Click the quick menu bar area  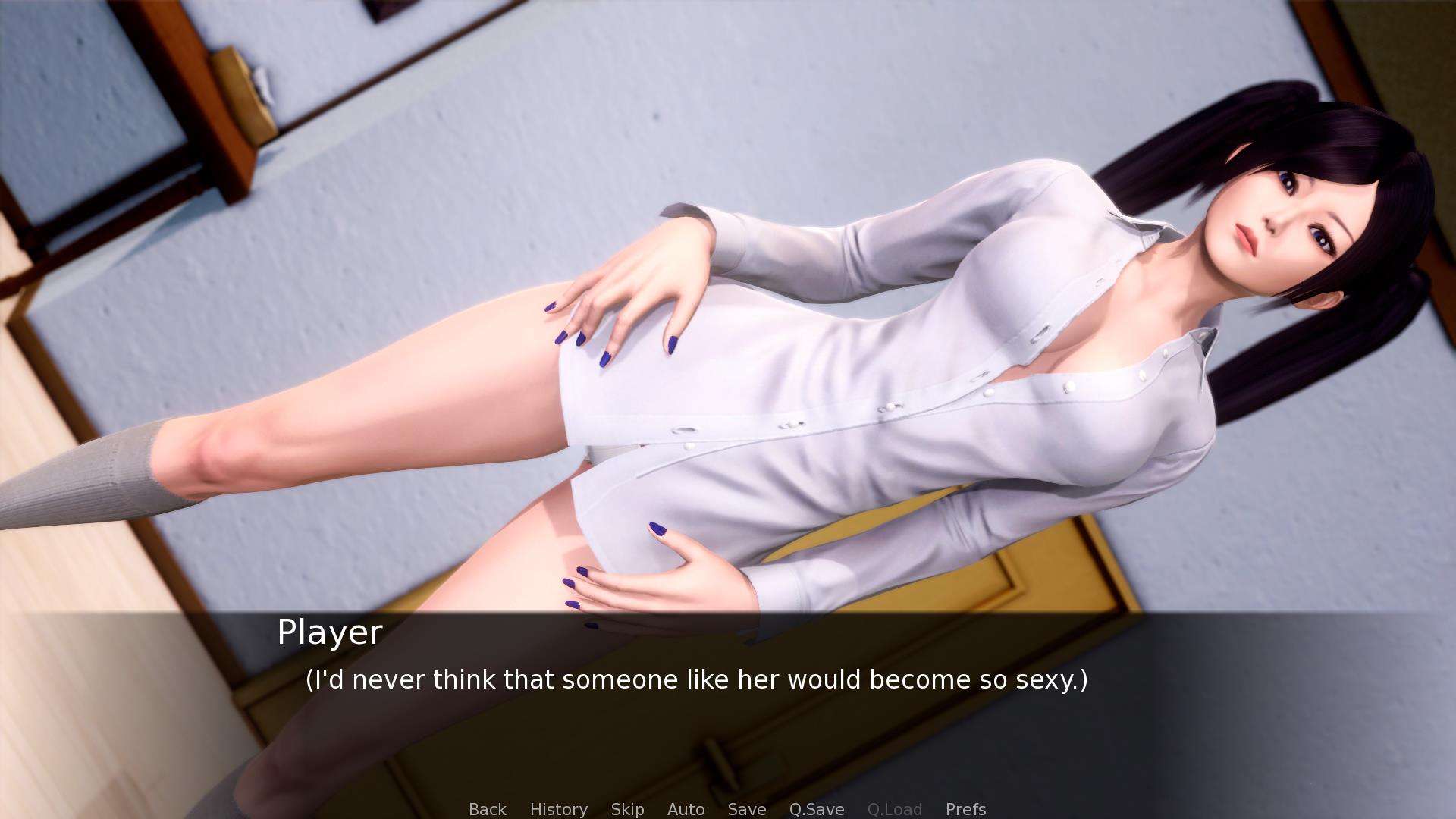(x=728, y=809)
